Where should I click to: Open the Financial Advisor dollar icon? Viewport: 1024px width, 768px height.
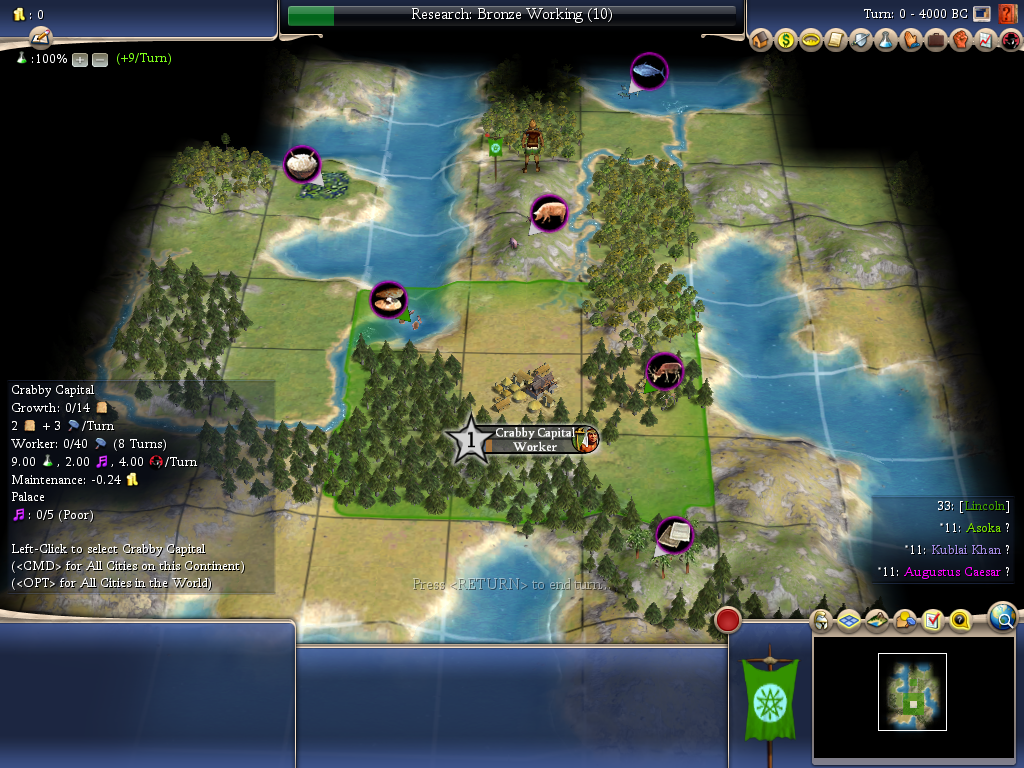(x=786, y=41)
